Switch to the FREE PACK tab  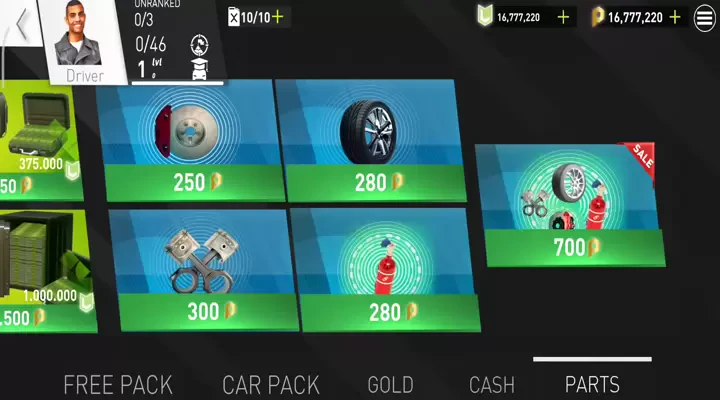pos(118,384)
